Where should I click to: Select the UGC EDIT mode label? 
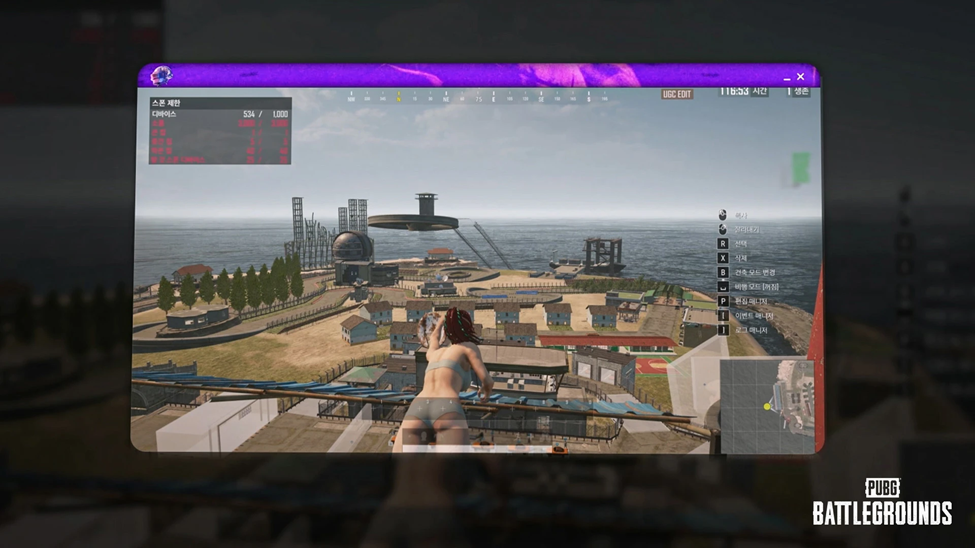(x=677, y=94)
